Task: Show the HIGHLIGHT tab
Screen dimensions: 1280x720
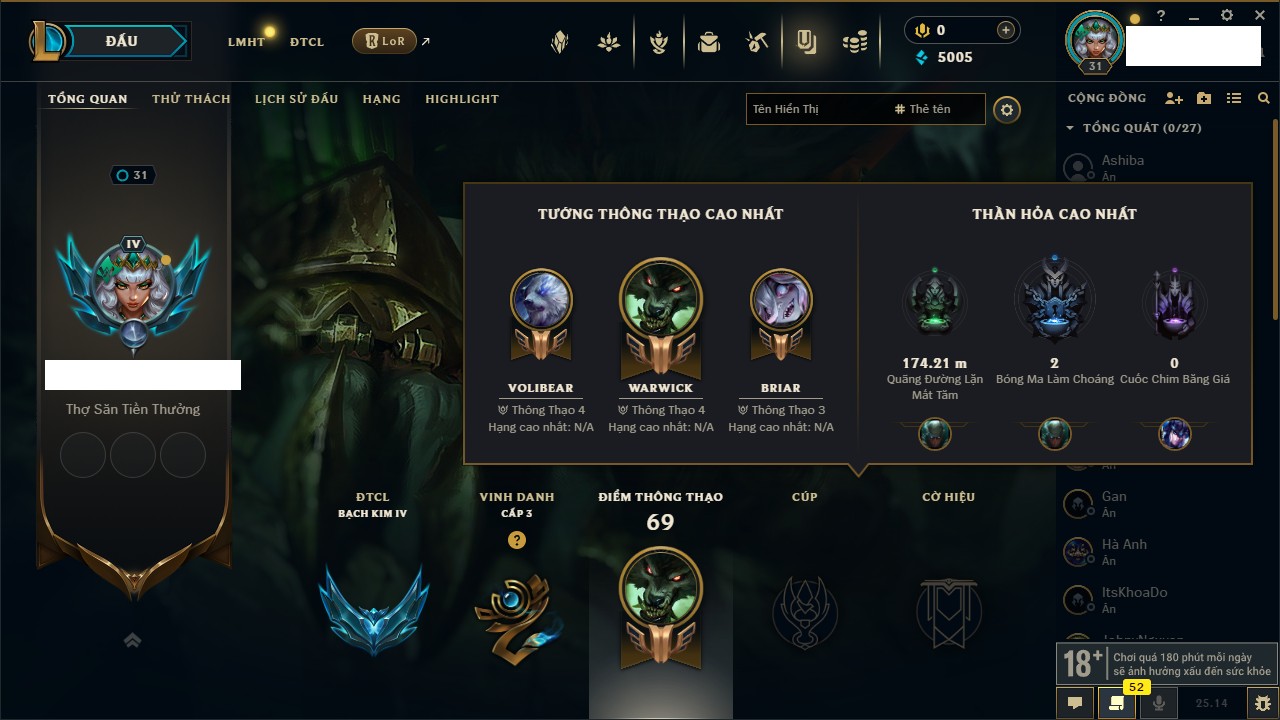Action: pyautogui.click(x=461, y=99)
